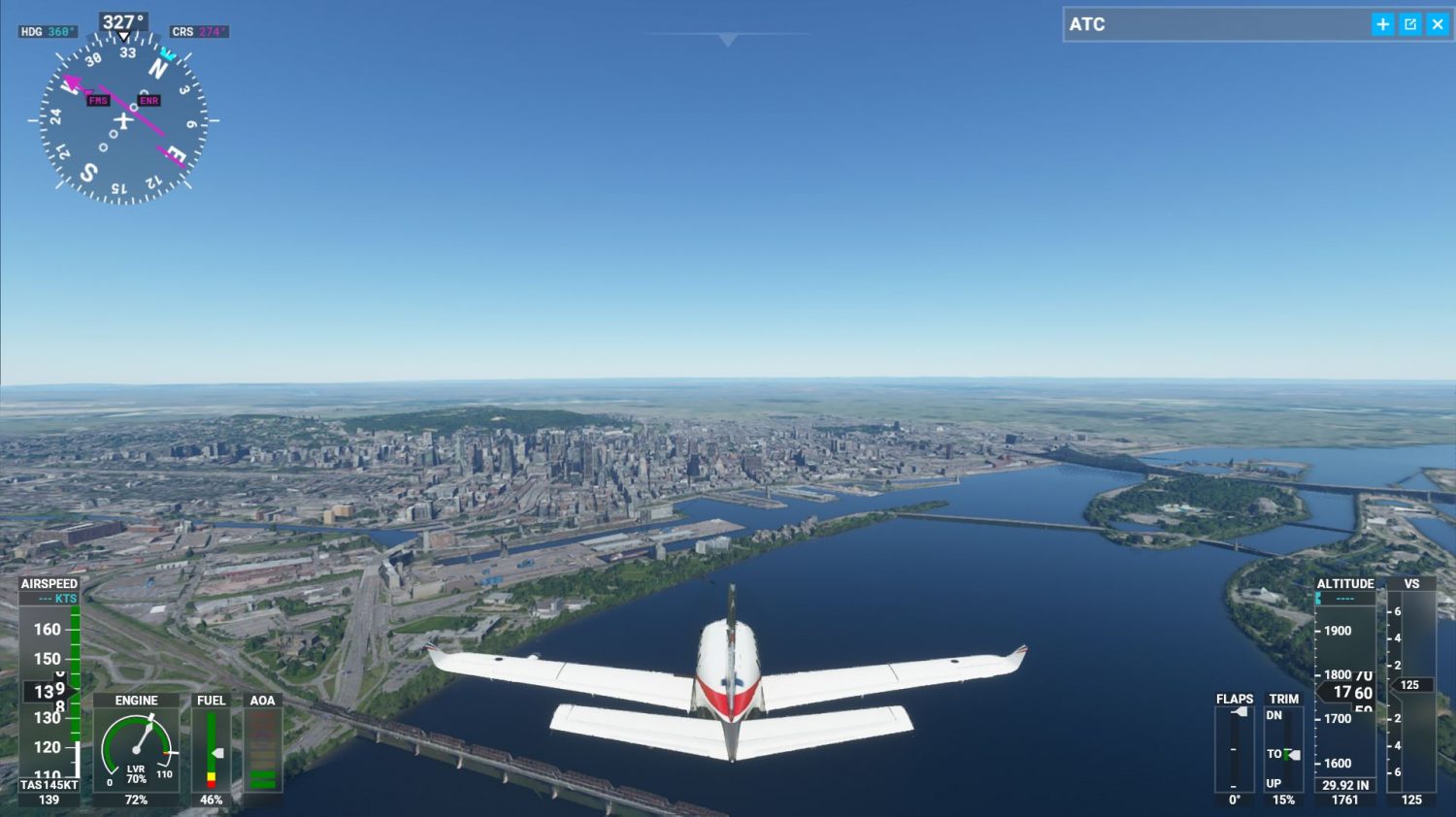Close the ATC panel
The height and width of the screenshot is (817, 1456).
click(x=1437, y=24)
